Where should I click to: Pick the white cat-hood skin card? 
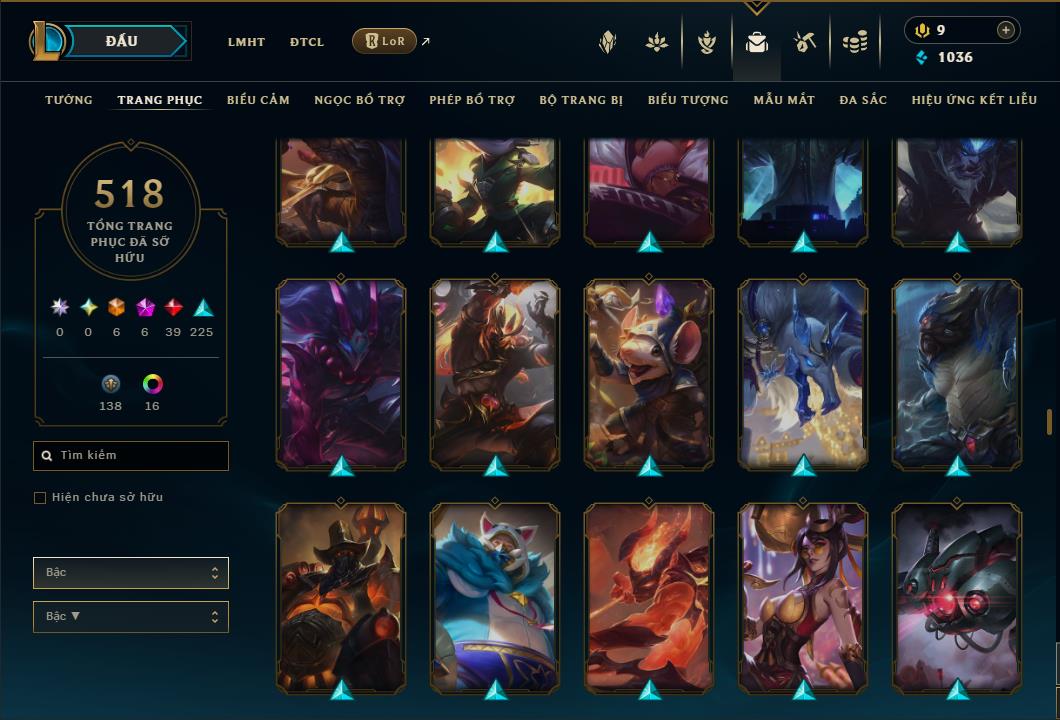click(495, 597)
